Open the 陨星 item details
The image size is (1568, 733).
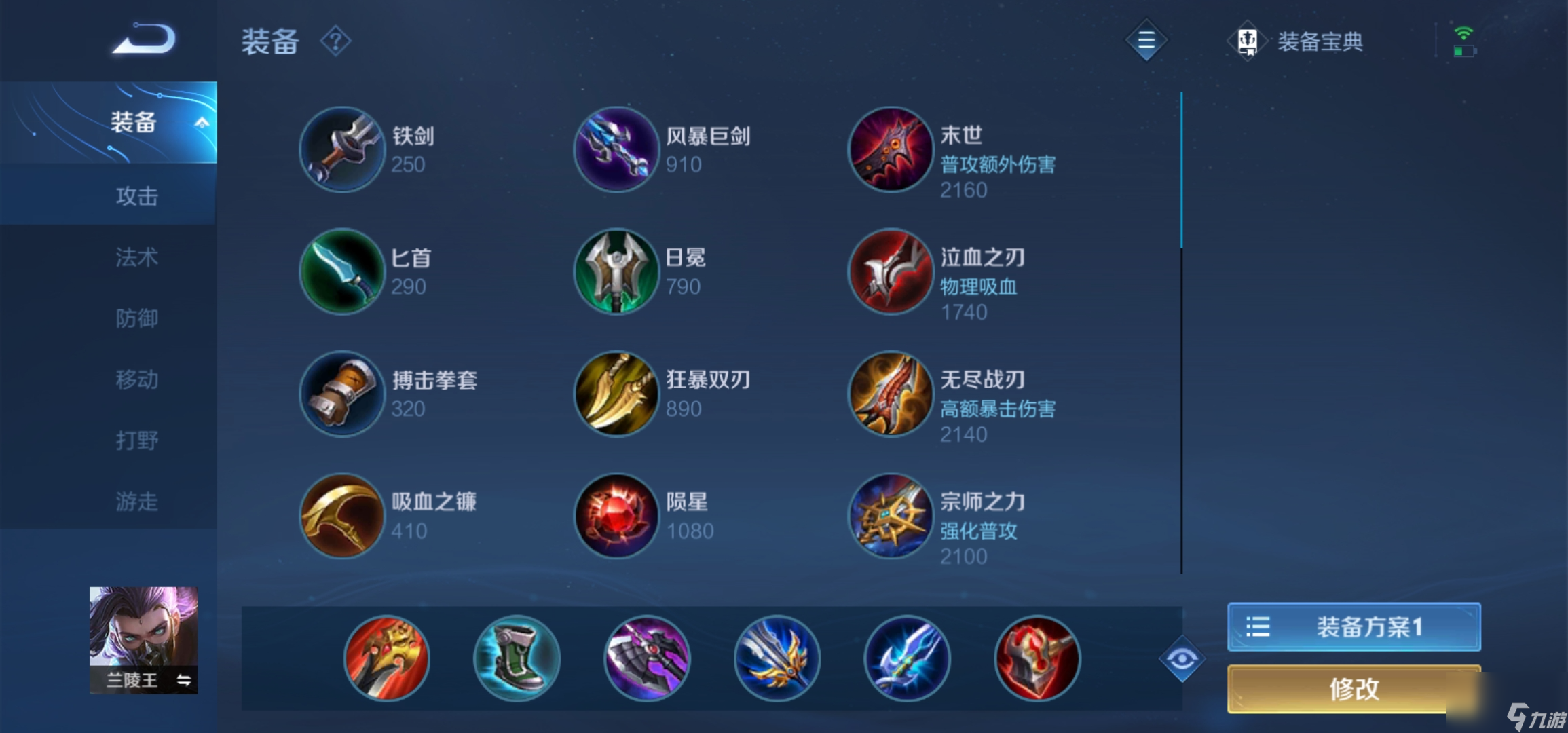coord(616,516)
